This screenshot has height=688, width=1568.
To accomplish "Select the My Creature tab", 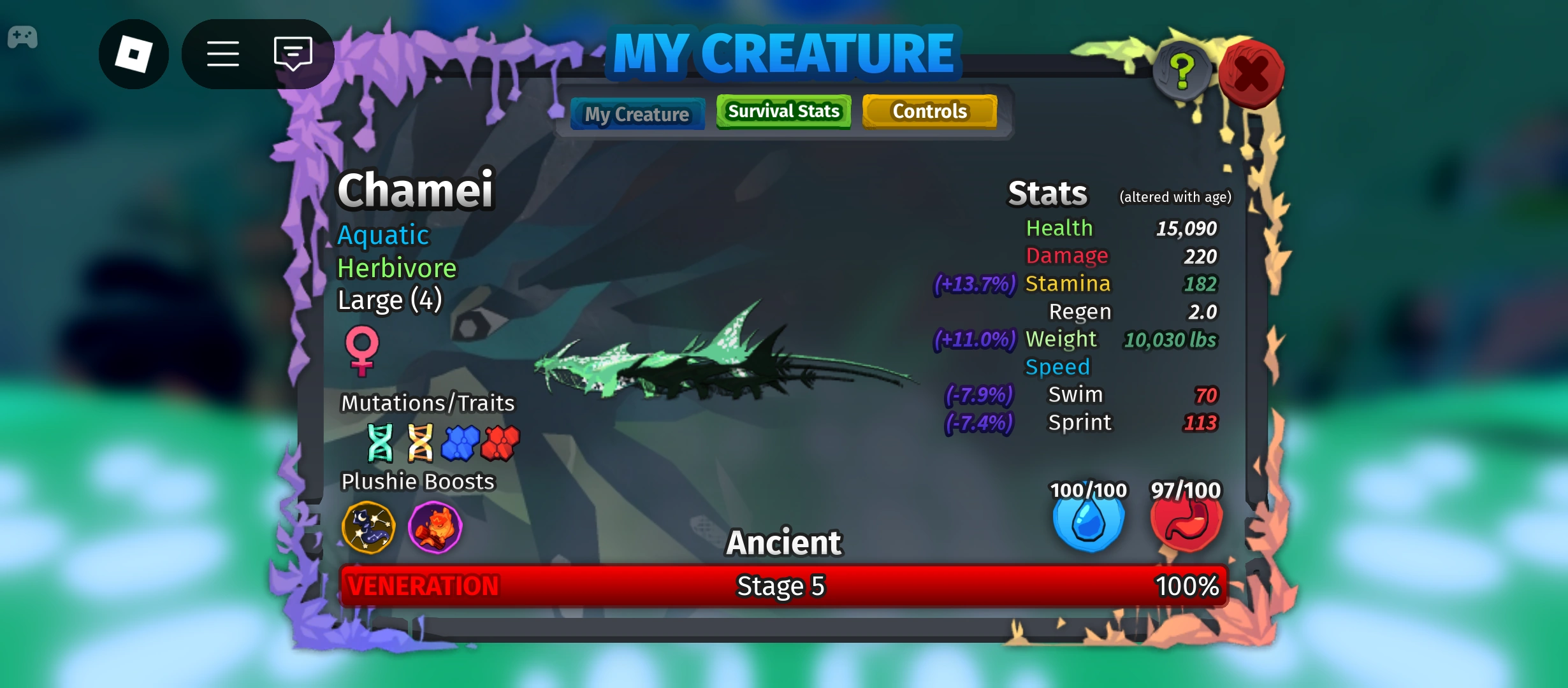I will click(x=637, y=113).
